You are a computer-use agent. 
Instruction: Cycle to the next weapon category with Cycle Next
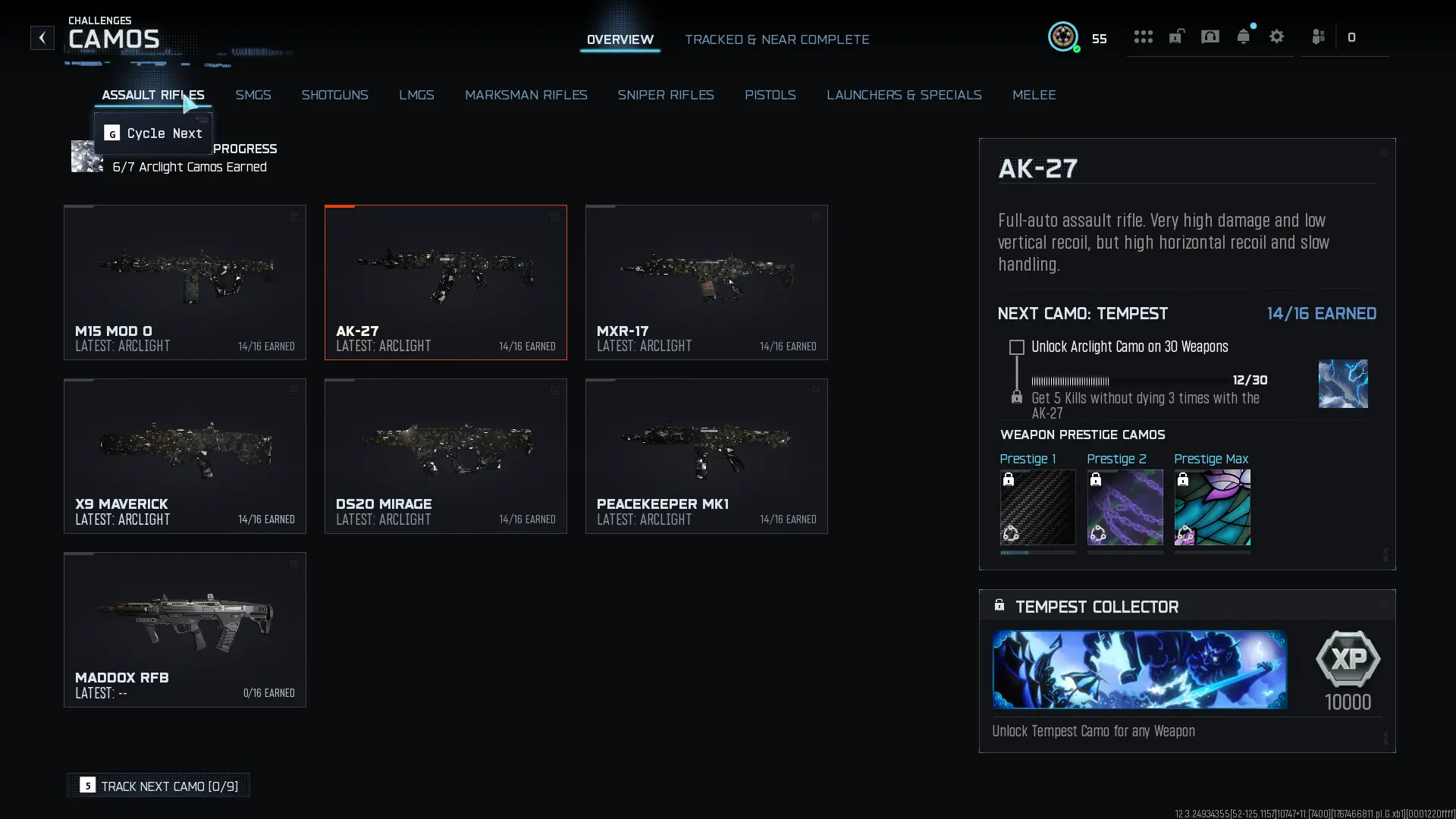pyautogui.click(x=152, y=133)
